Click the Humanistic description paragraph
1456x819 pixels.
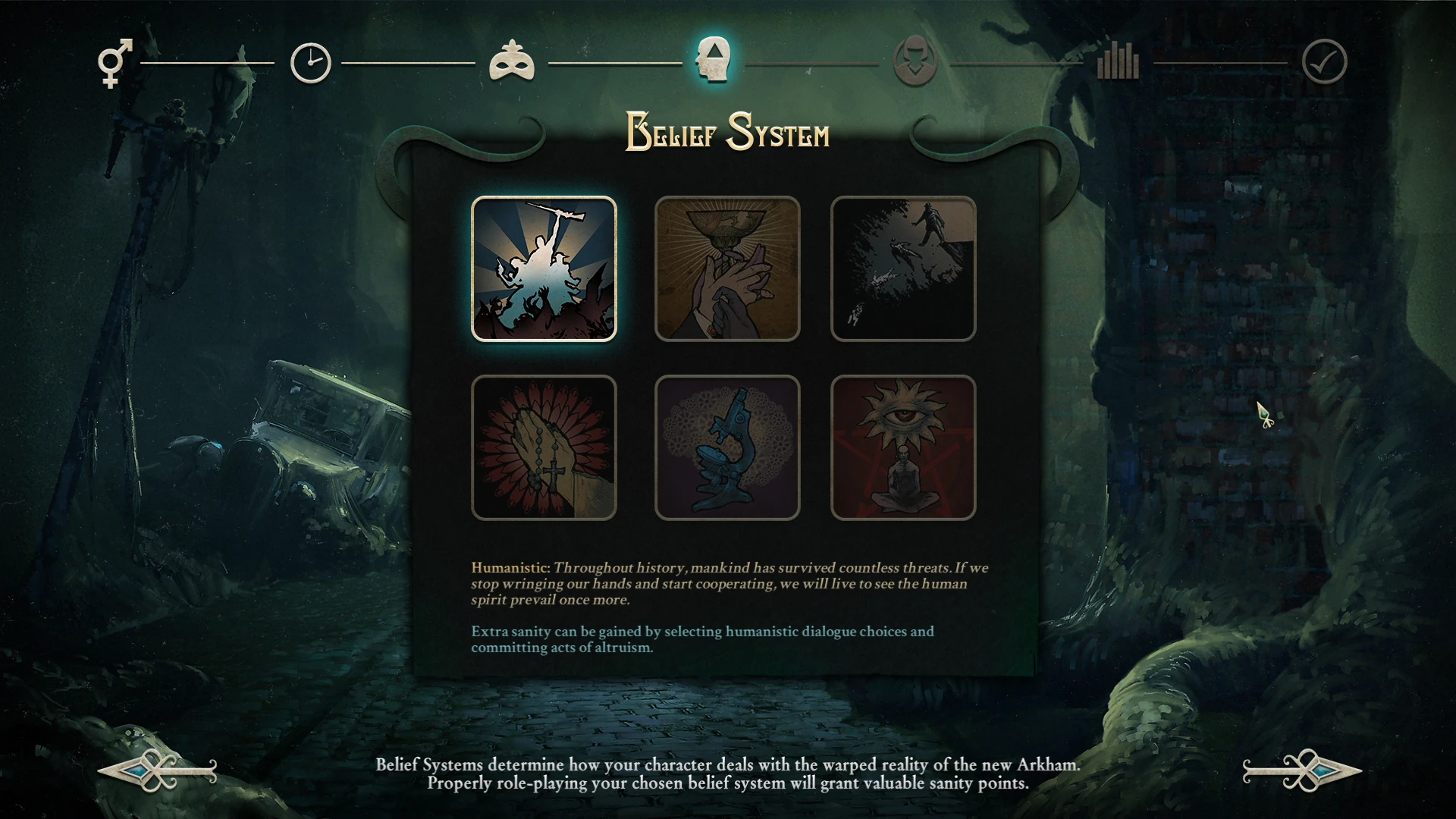[x=728, y=584]
